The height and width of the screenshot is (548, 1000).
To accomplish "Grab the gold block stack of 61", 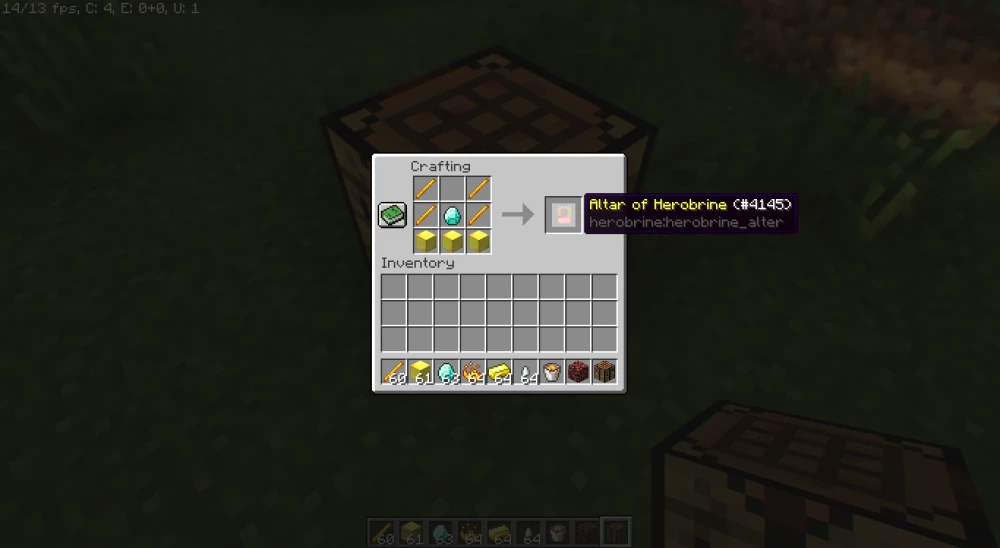I will pos(420,373).
